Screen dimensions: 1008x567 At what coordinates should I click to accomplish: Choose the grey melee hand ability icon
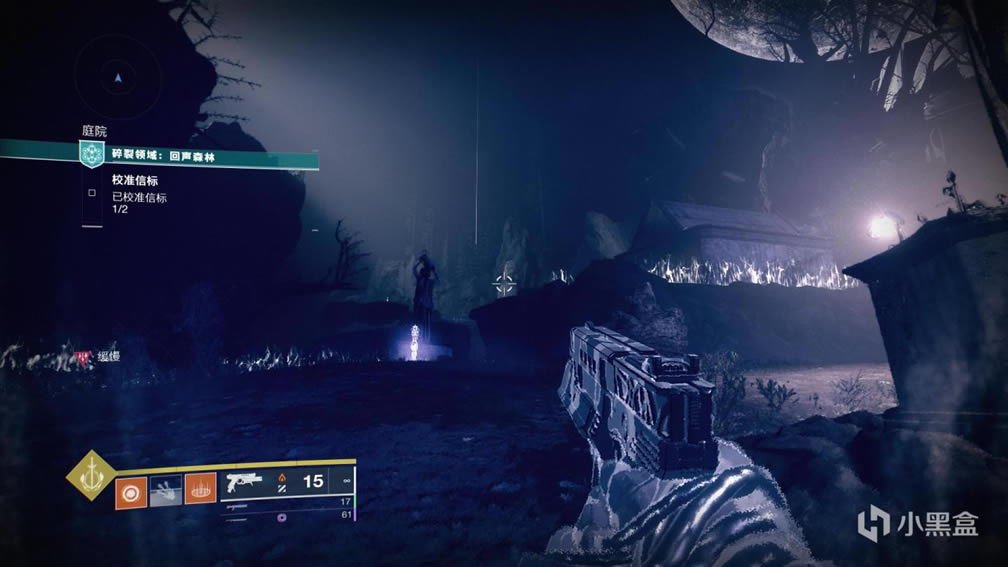(166, 490)
